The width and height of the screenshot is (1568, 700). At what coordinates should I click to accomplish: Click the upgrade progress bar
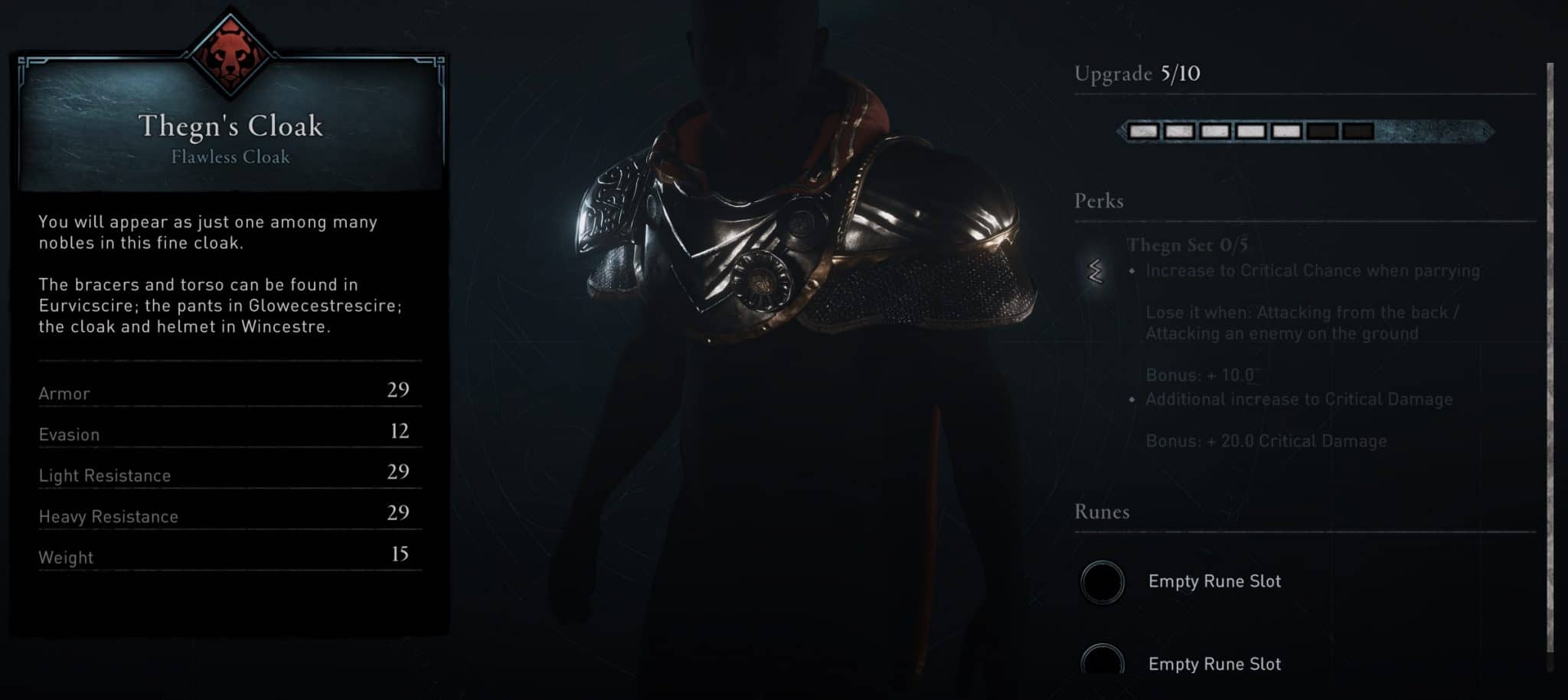pyautogui.click(x=1252, y=129)
